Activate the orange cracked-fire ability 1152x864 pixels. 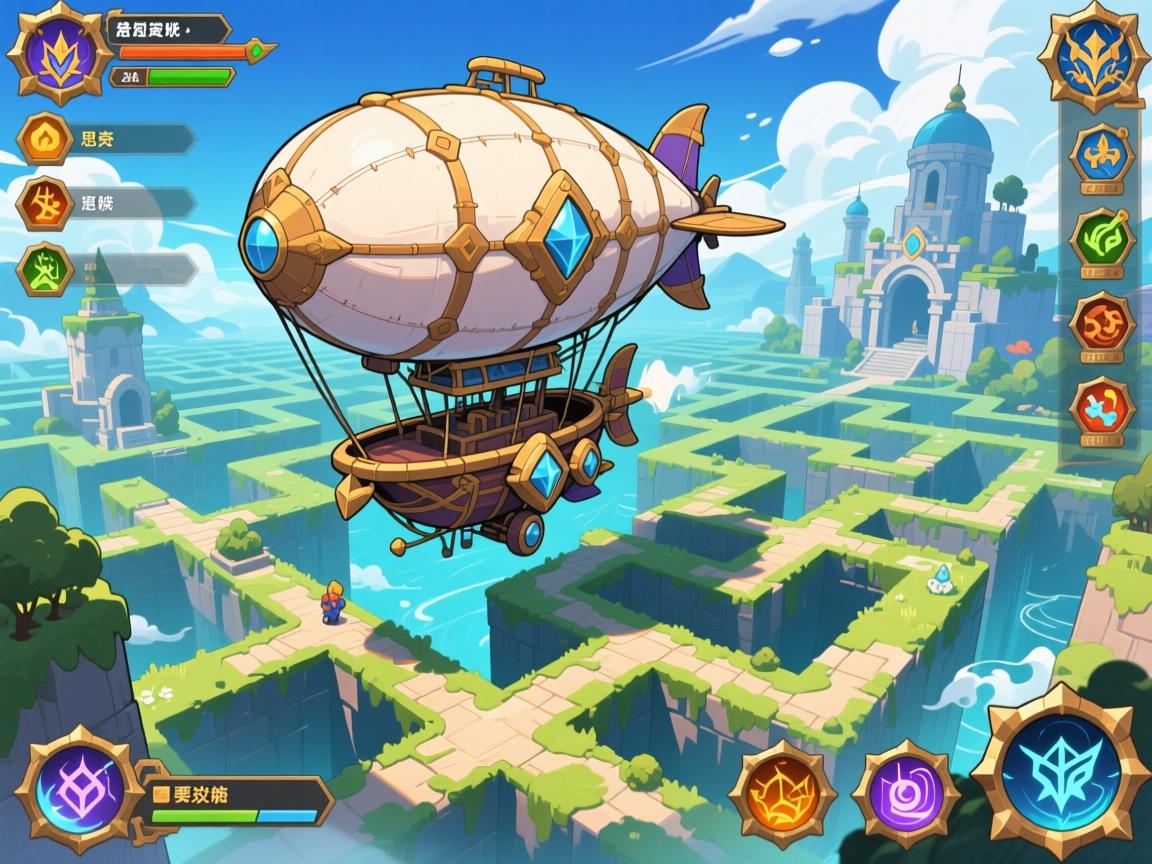[782, 795]
